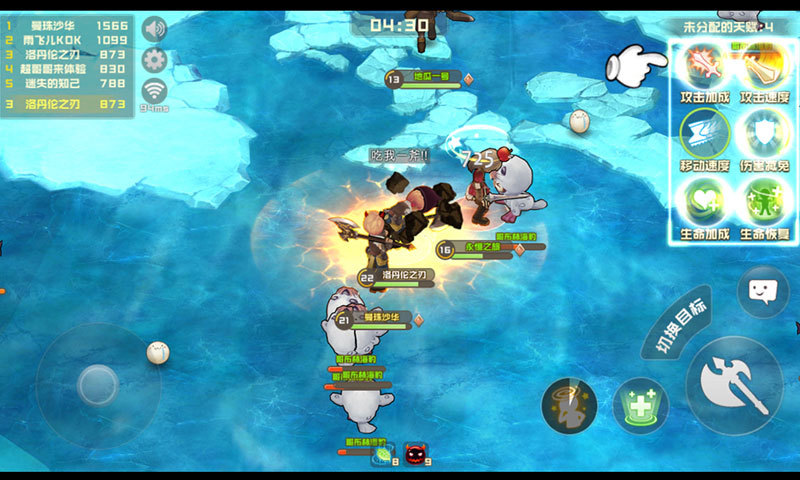Image resolution: width=800 pixels, height=480 pixels.
Task: Open settings via the gear icon
Action: 154,59
